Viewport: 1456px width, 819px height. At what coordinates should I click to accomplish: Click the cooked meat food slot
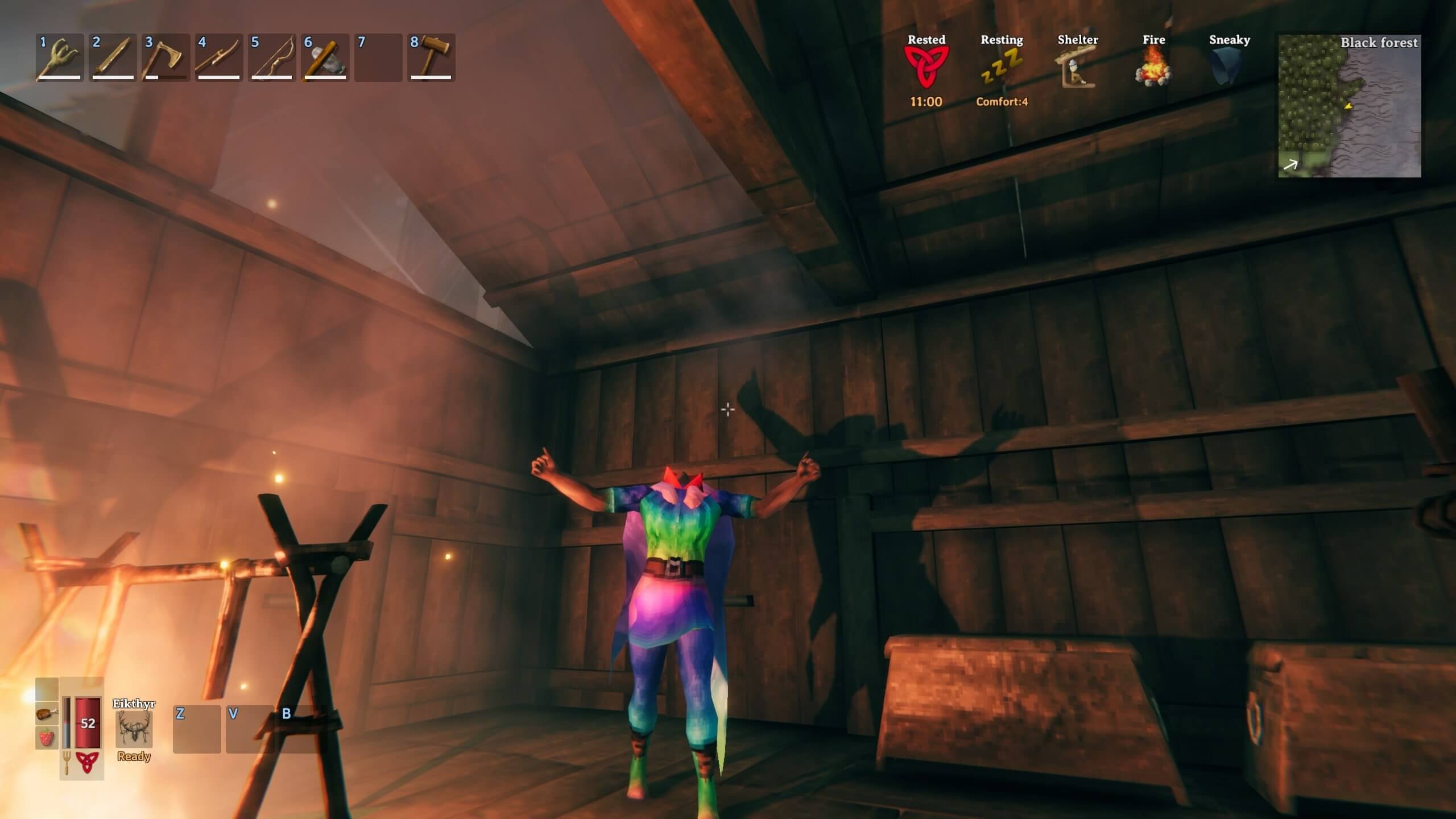pos(47,713)
